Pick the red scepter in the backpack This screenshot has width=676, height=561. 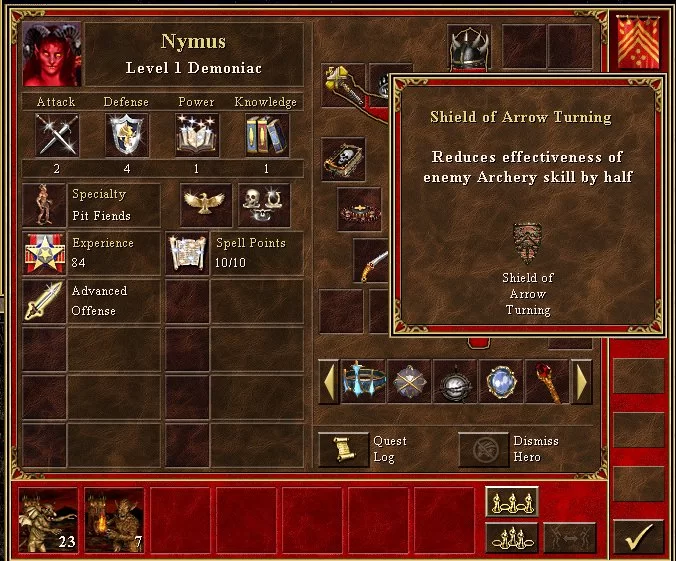pyautogui.click(x=547, y=382)
